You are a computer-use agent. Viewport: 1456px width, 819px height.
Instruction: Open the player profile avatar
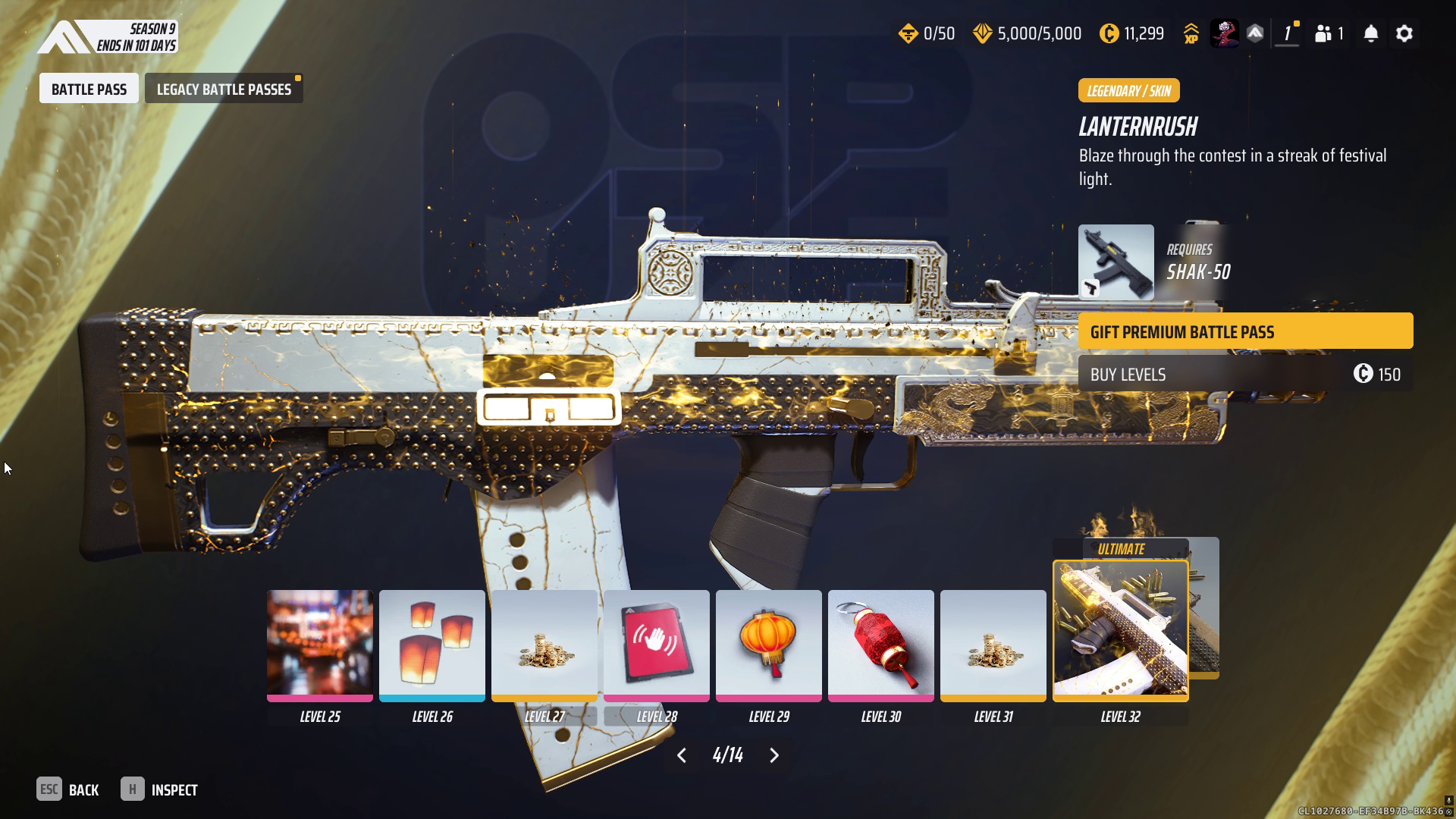tap(1223, 33)
